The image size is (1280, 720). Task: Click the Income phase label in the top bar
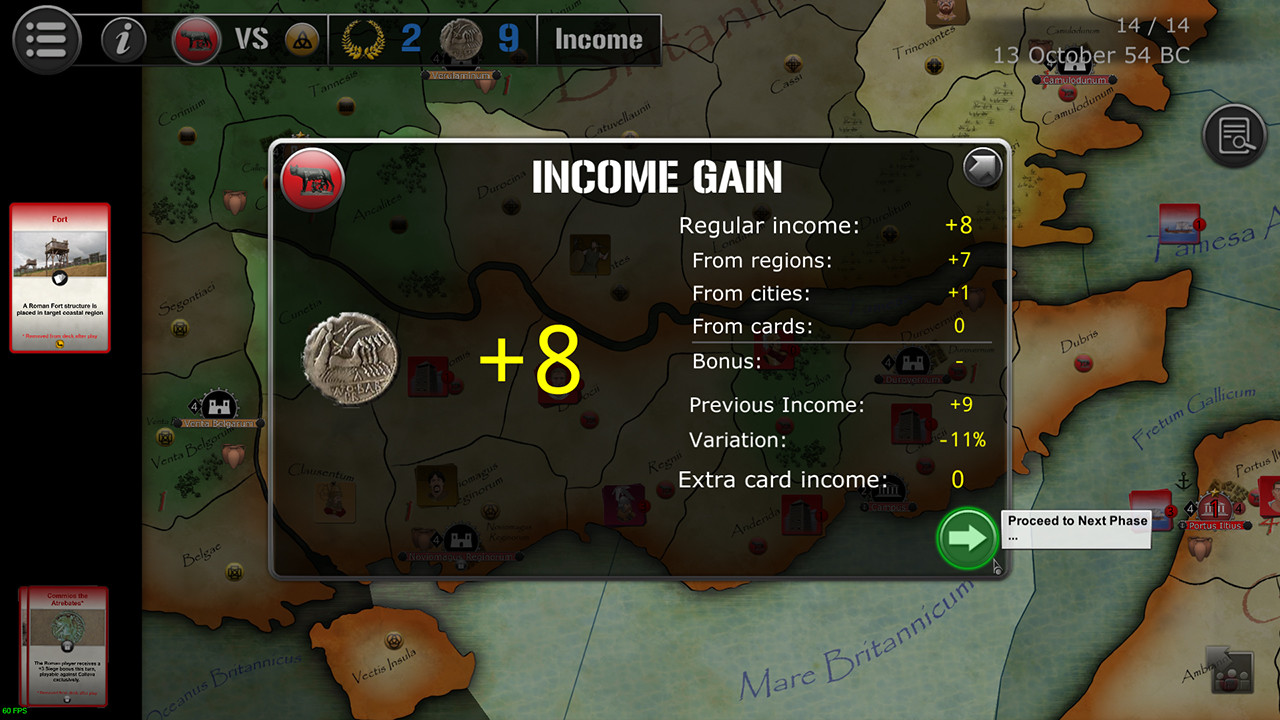pos(598,40)
